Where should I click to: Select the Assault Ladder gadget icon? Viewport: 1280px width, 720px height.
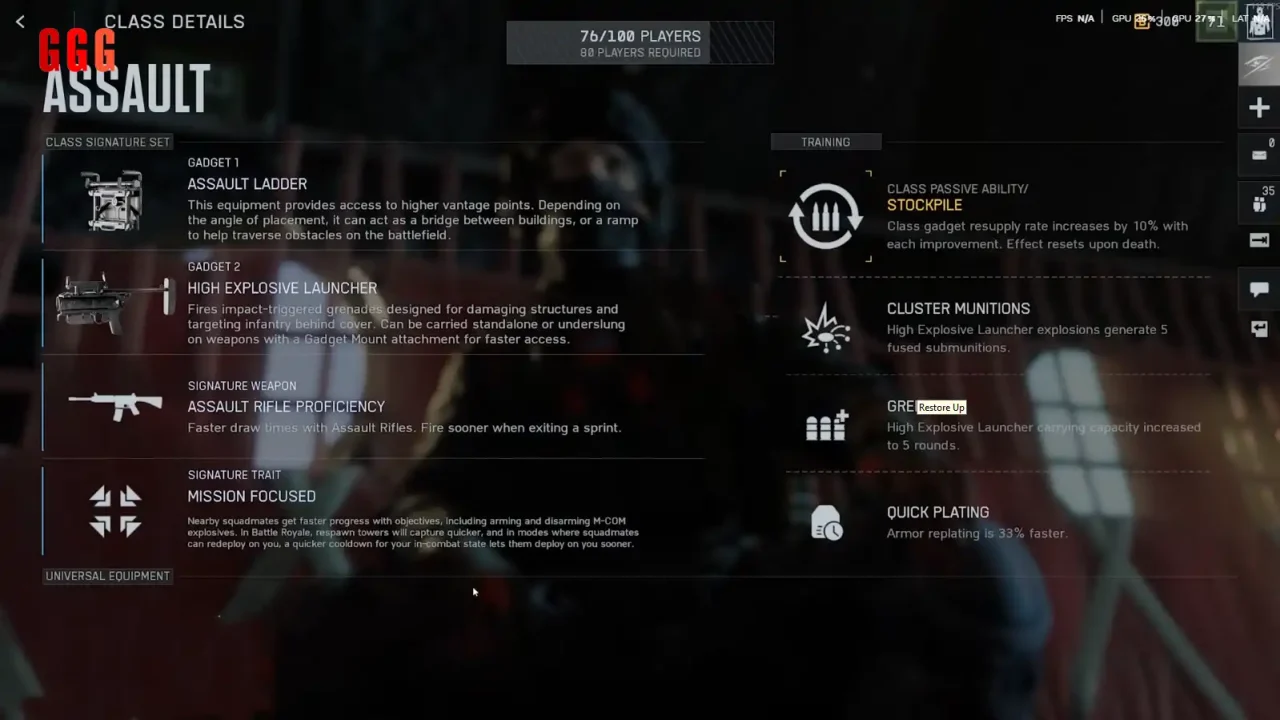111,199
